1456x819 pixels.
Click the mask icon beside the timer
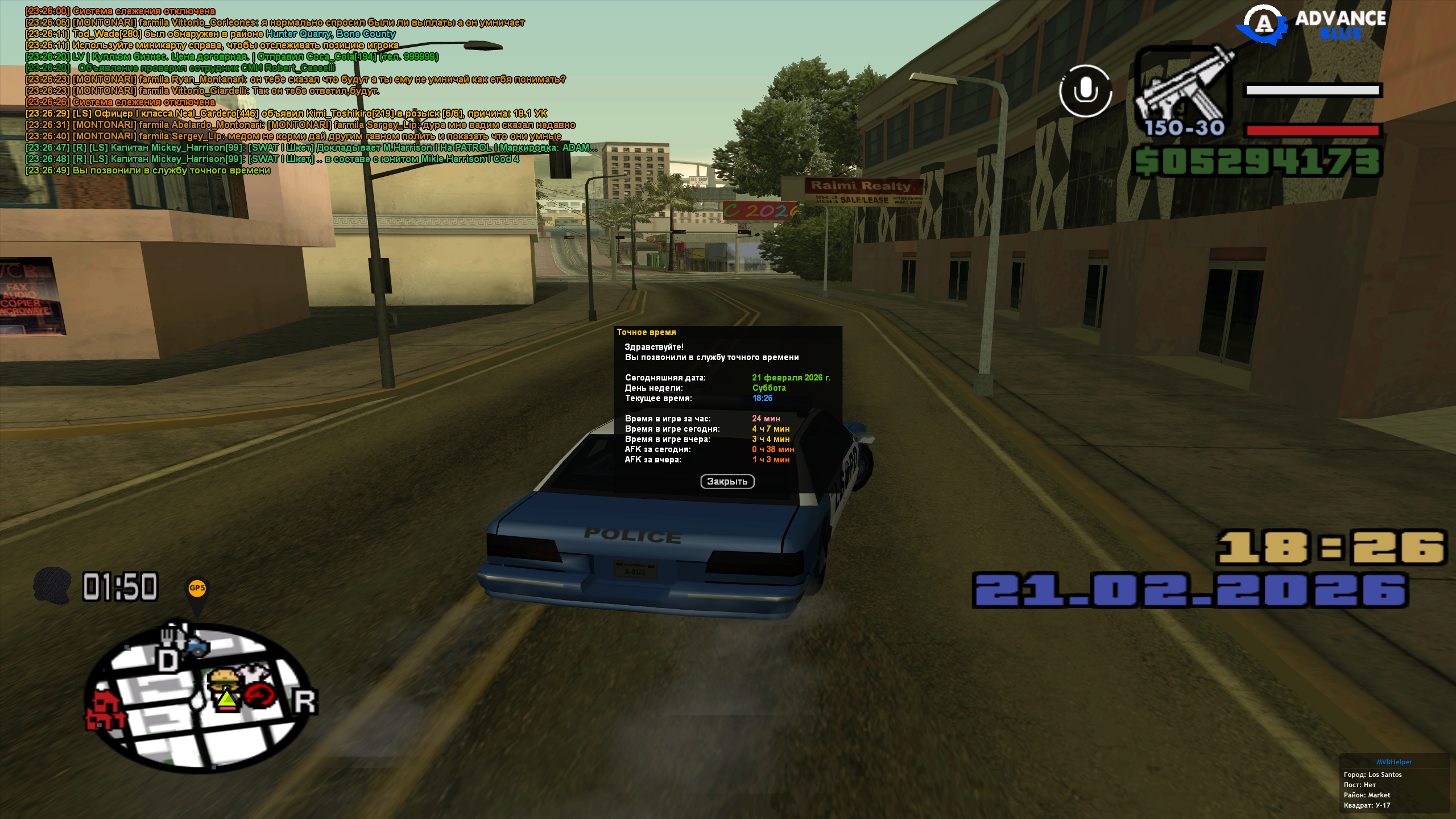pyautogui.click(x=52, y=586)
